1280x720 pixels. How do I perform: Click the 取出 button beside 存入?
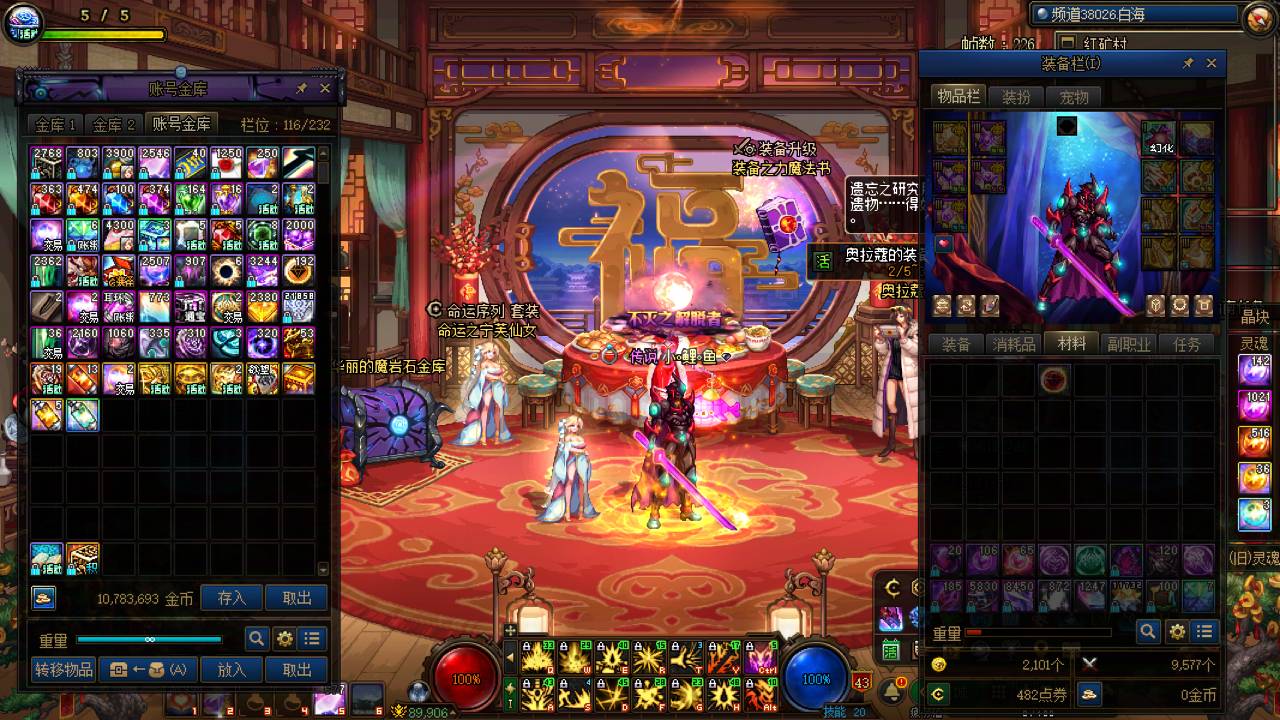click(x=297, y=598)
